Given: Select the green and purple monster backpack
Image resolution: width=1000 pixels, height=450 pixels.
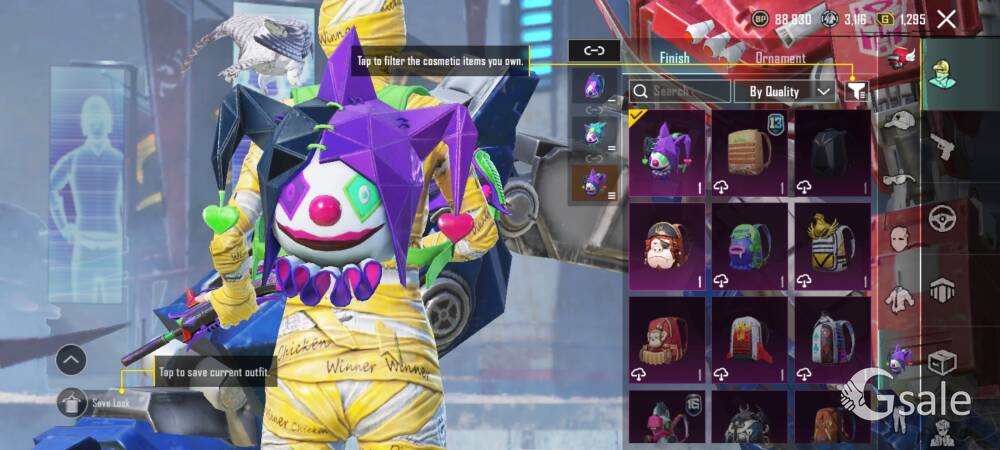Looking at the screenshot, I should [749, 246].
